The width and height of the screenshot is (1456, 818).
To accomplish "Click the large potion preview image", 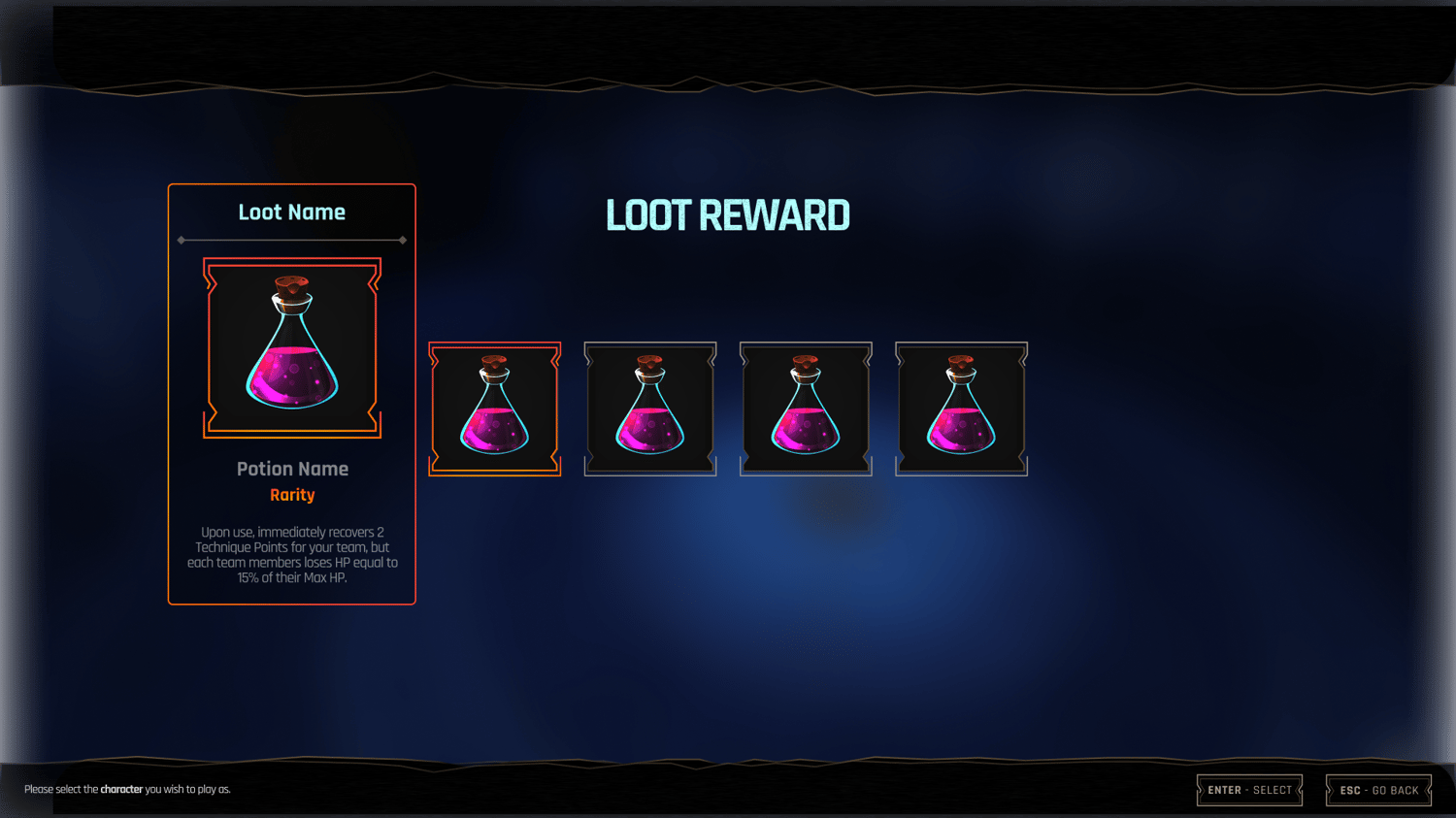I will 292,347.
